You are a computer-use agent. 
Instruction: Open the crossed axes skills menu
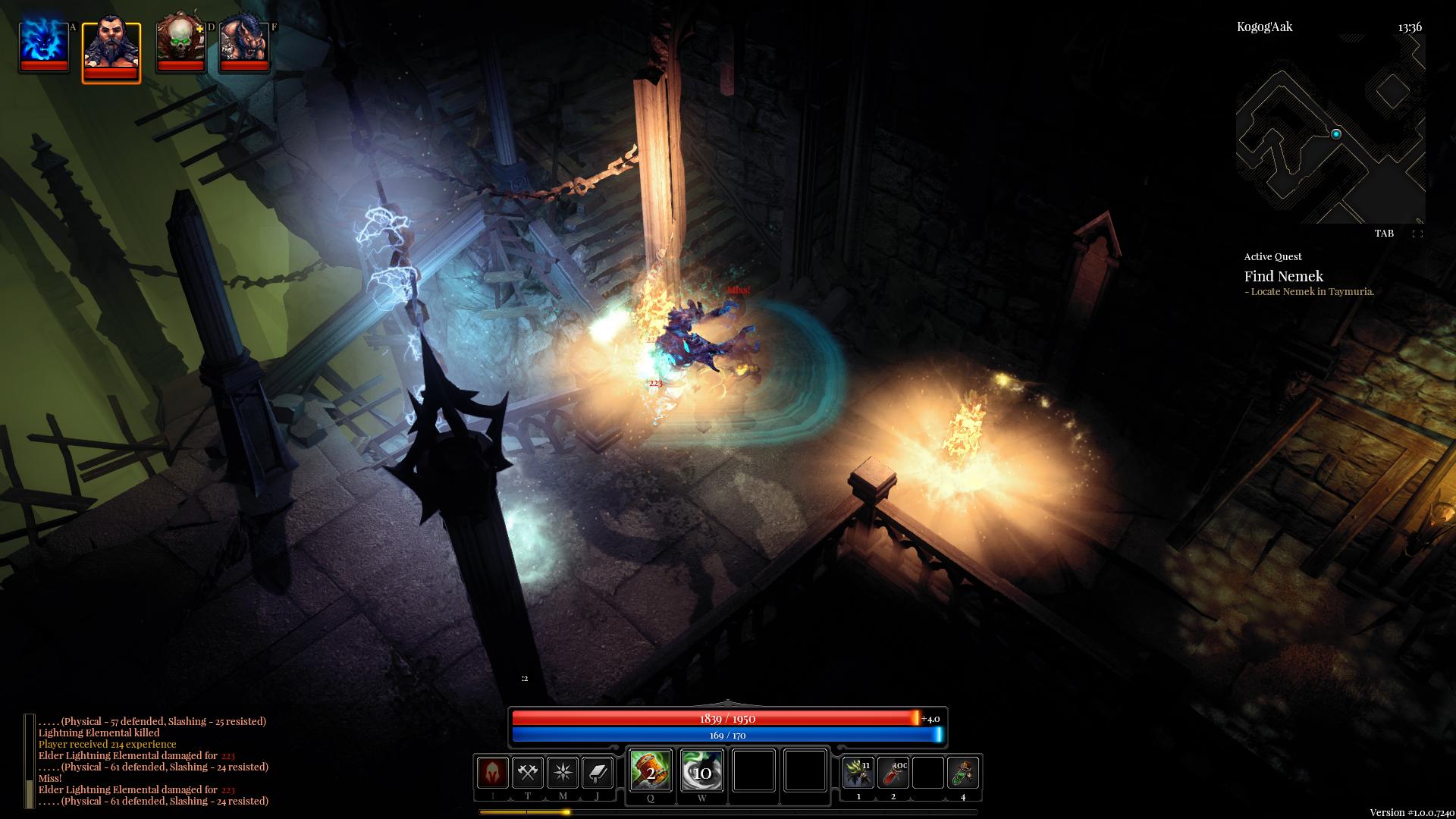[x=528, y=773]
